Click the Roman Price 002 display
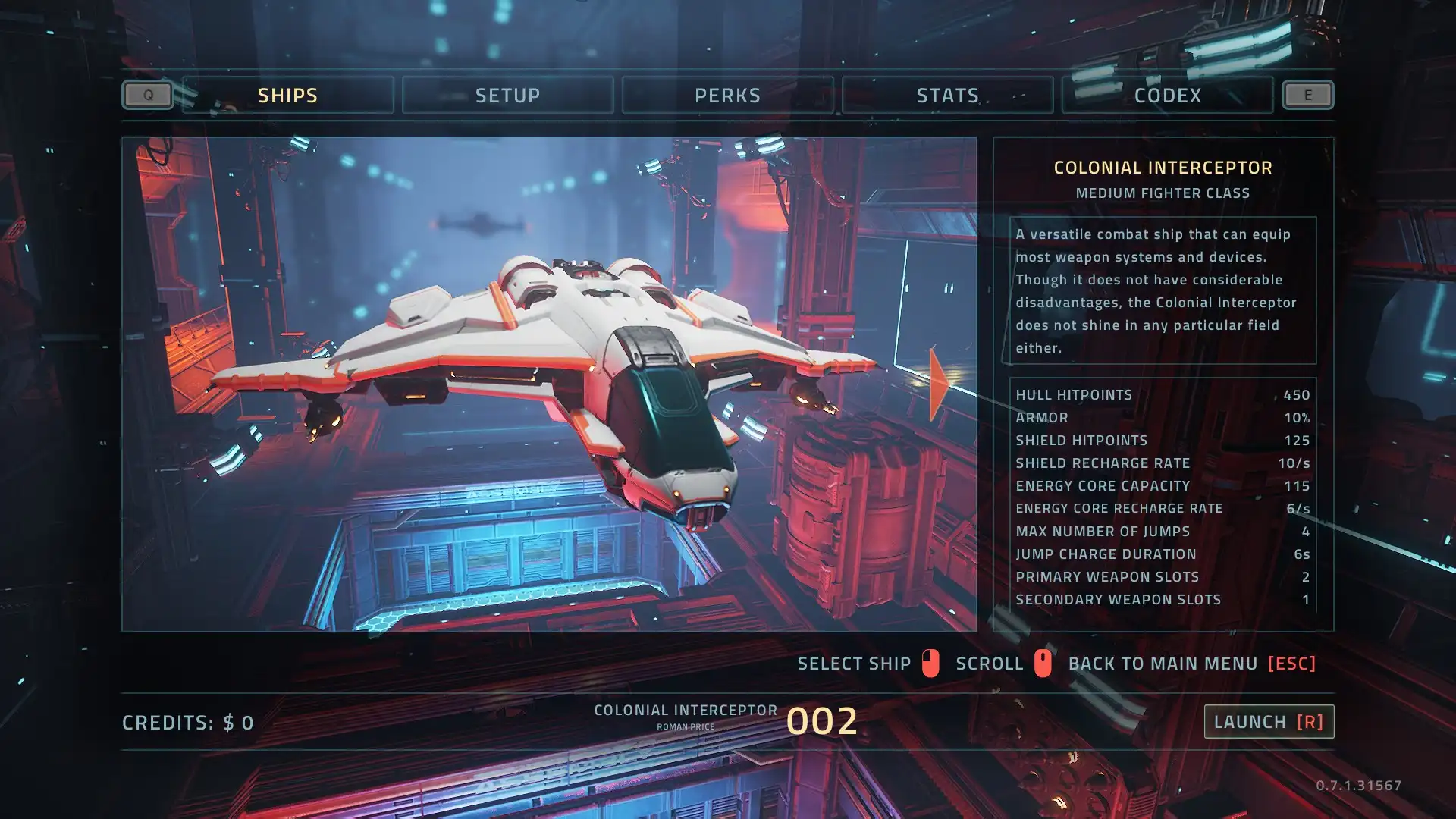Image resolution: width=1456 pixels, height=819 pixels. 823,721
